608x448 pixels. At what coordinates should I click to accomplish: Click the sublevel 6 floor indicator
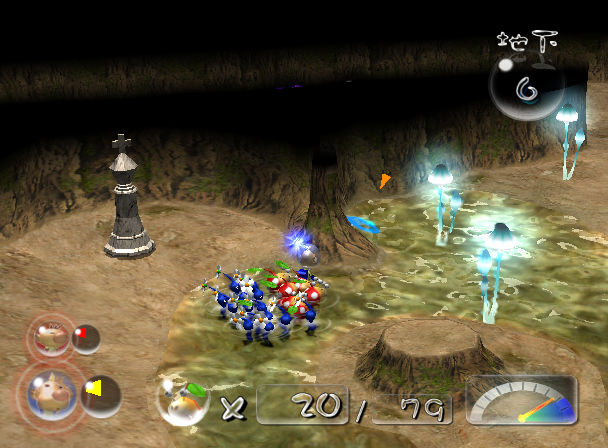click(525, 88)
